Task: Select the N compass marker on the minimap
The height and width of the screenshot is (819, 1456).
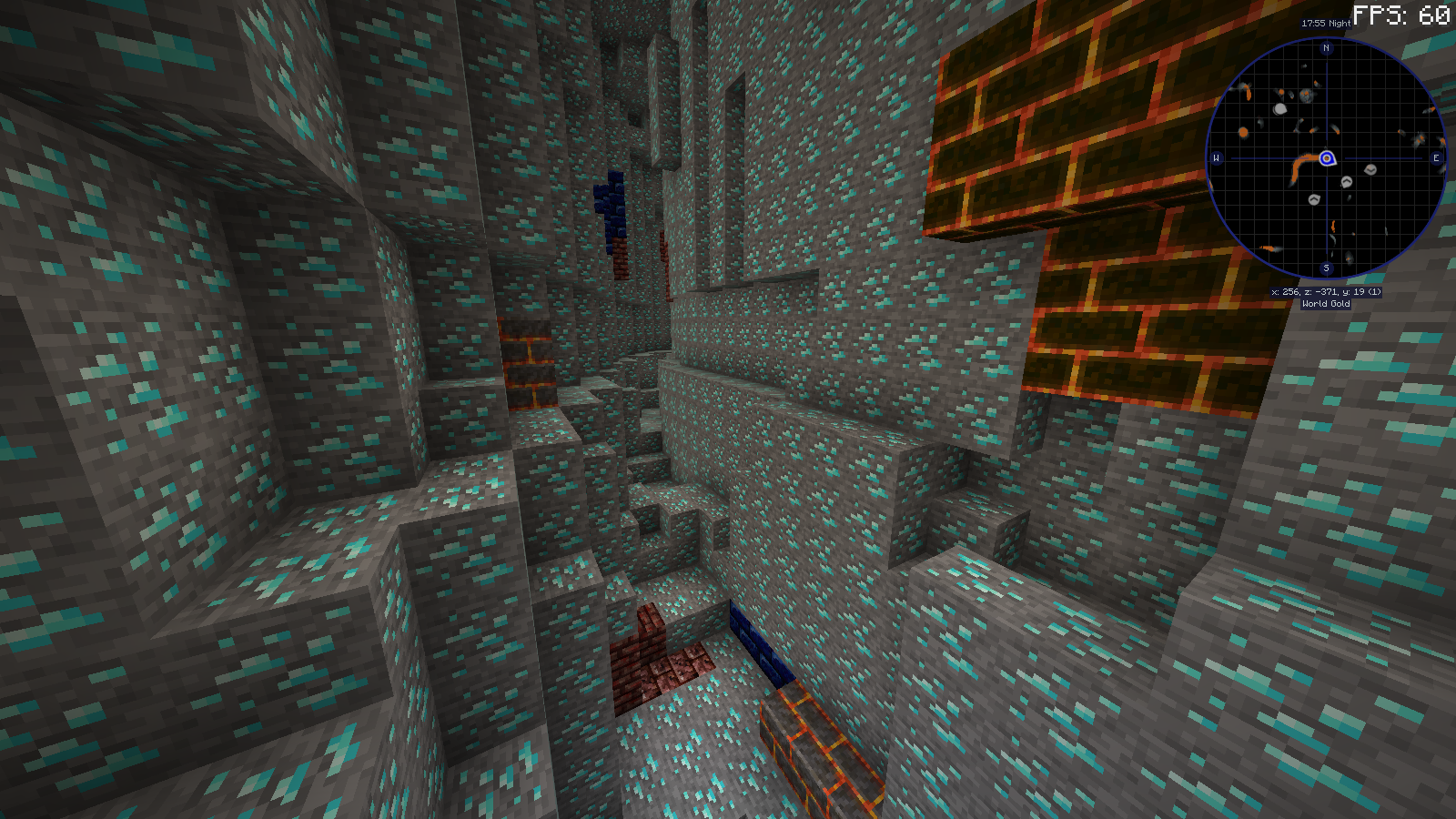Action: (x=1326, y=48)
